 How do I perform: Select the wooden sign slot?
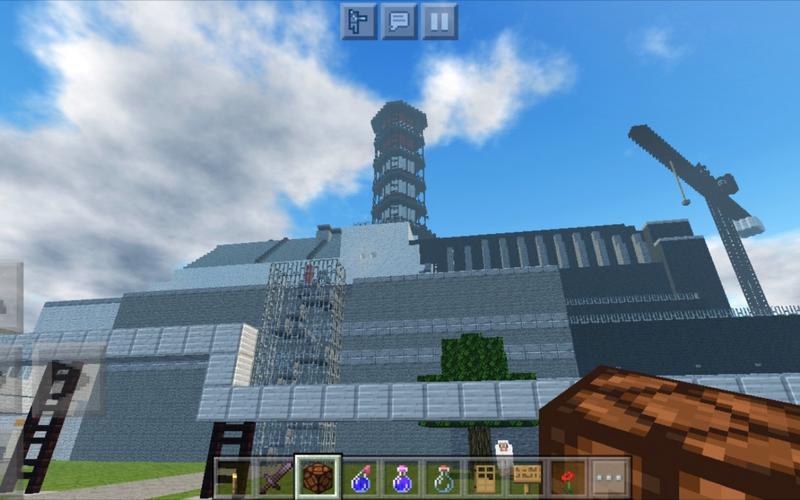tap(528, 477)
